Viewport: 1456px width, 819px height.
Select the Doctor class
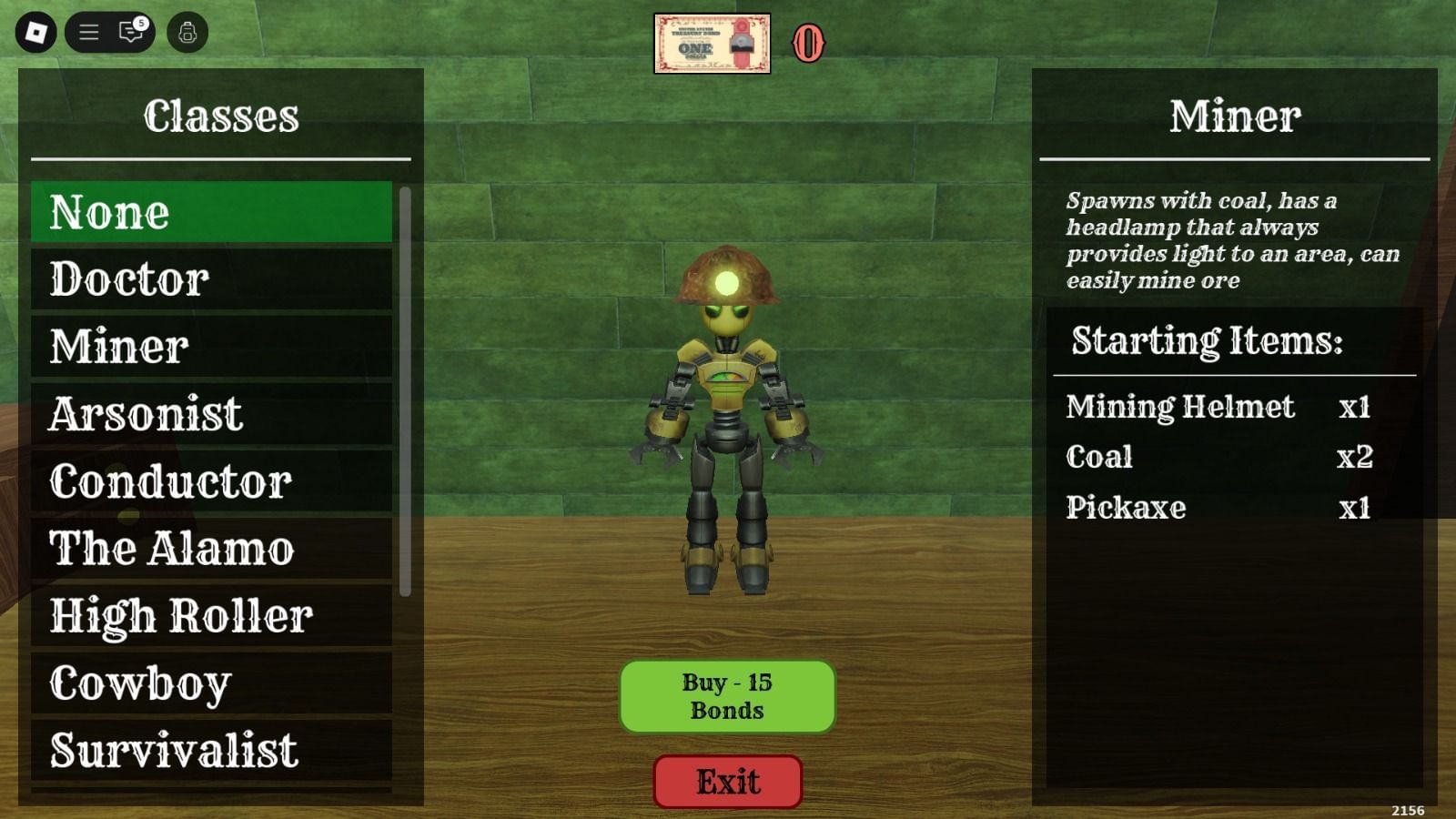(211, 280)
